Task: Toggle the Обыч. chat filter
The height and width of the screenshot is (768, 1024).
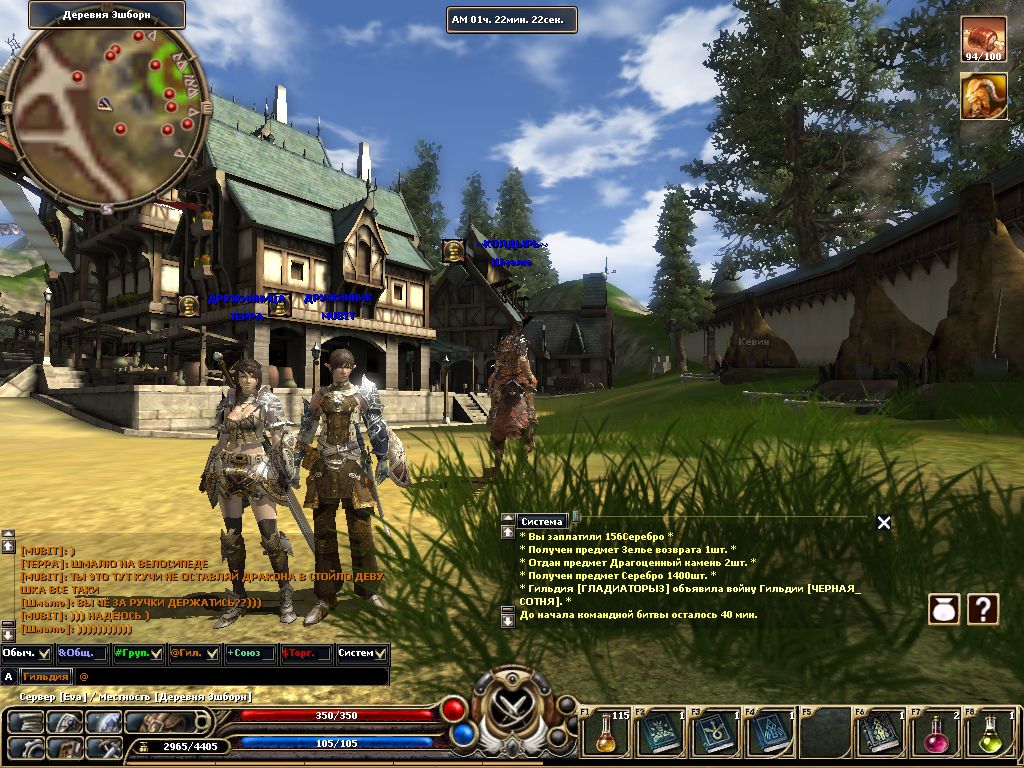Action: pyautogui.click(x=27, y=653)
